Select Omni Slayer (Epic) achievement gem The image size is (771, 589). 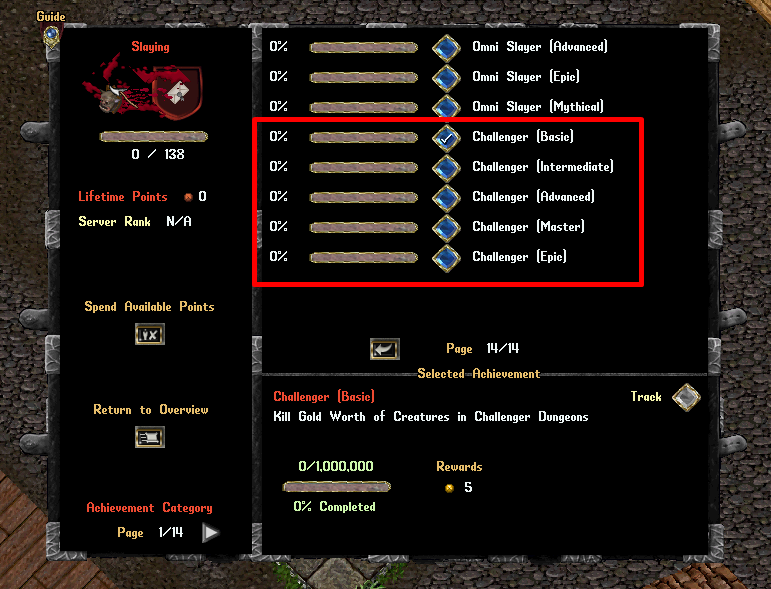446,77
